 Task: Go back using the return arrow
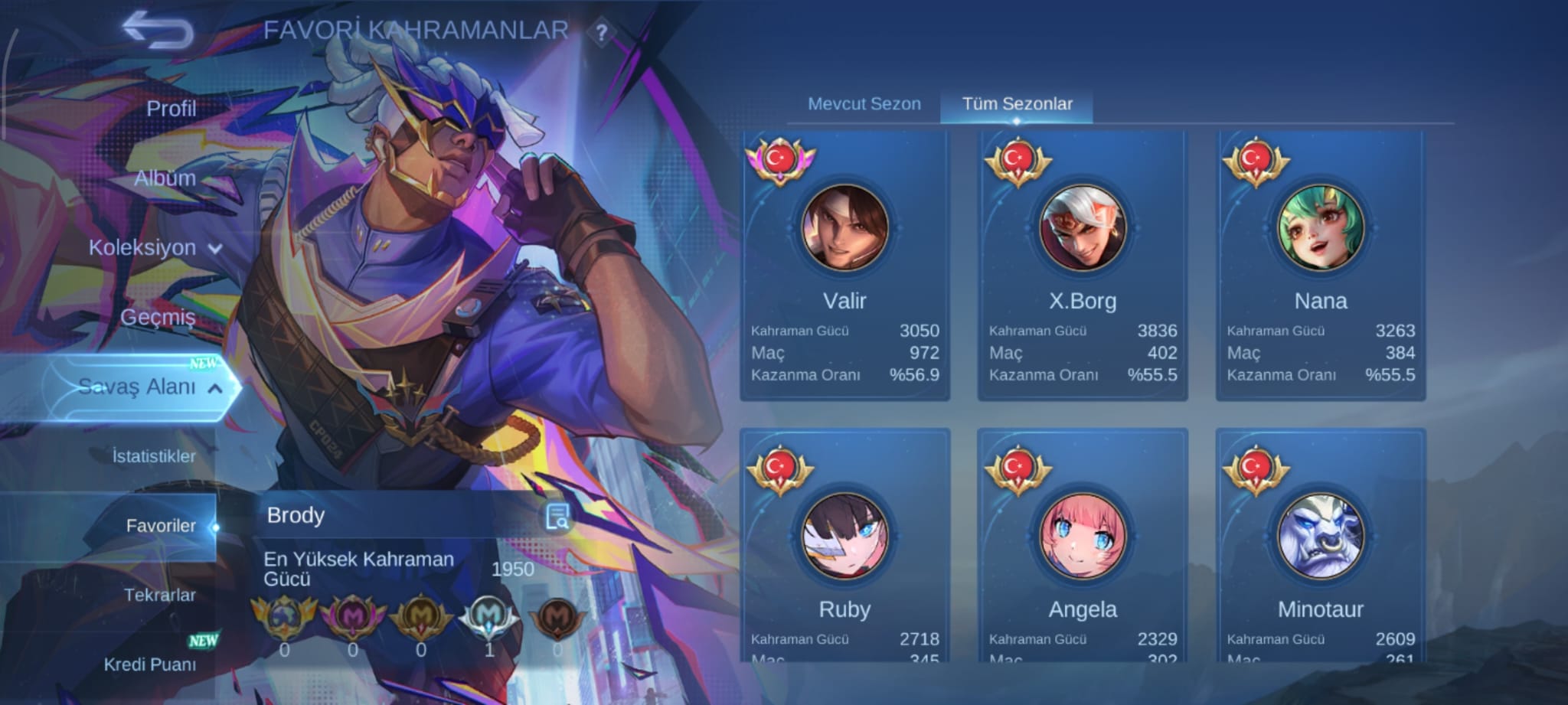click(158, 31)
